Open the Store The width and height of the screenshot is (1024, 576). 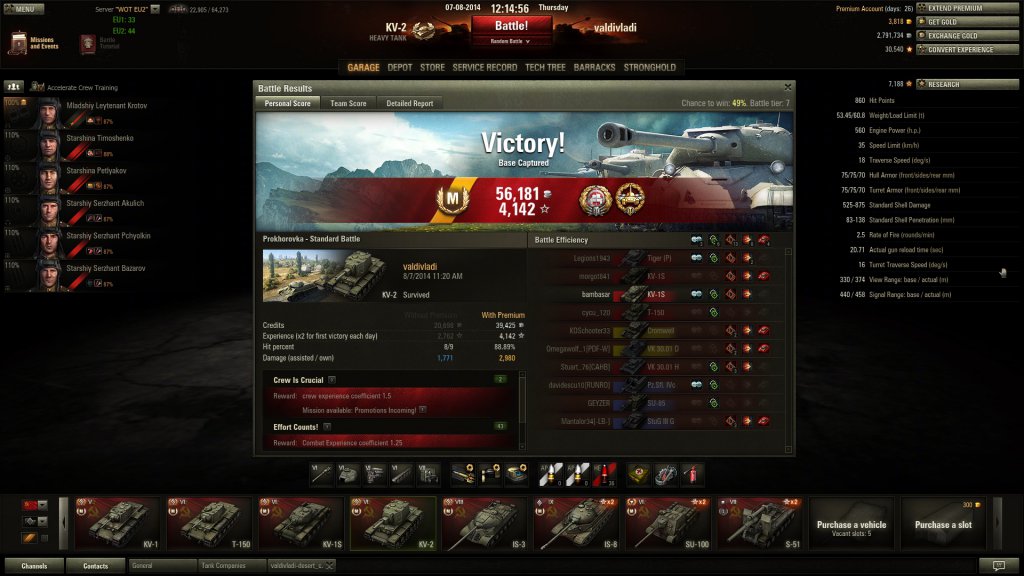point(432,67)
